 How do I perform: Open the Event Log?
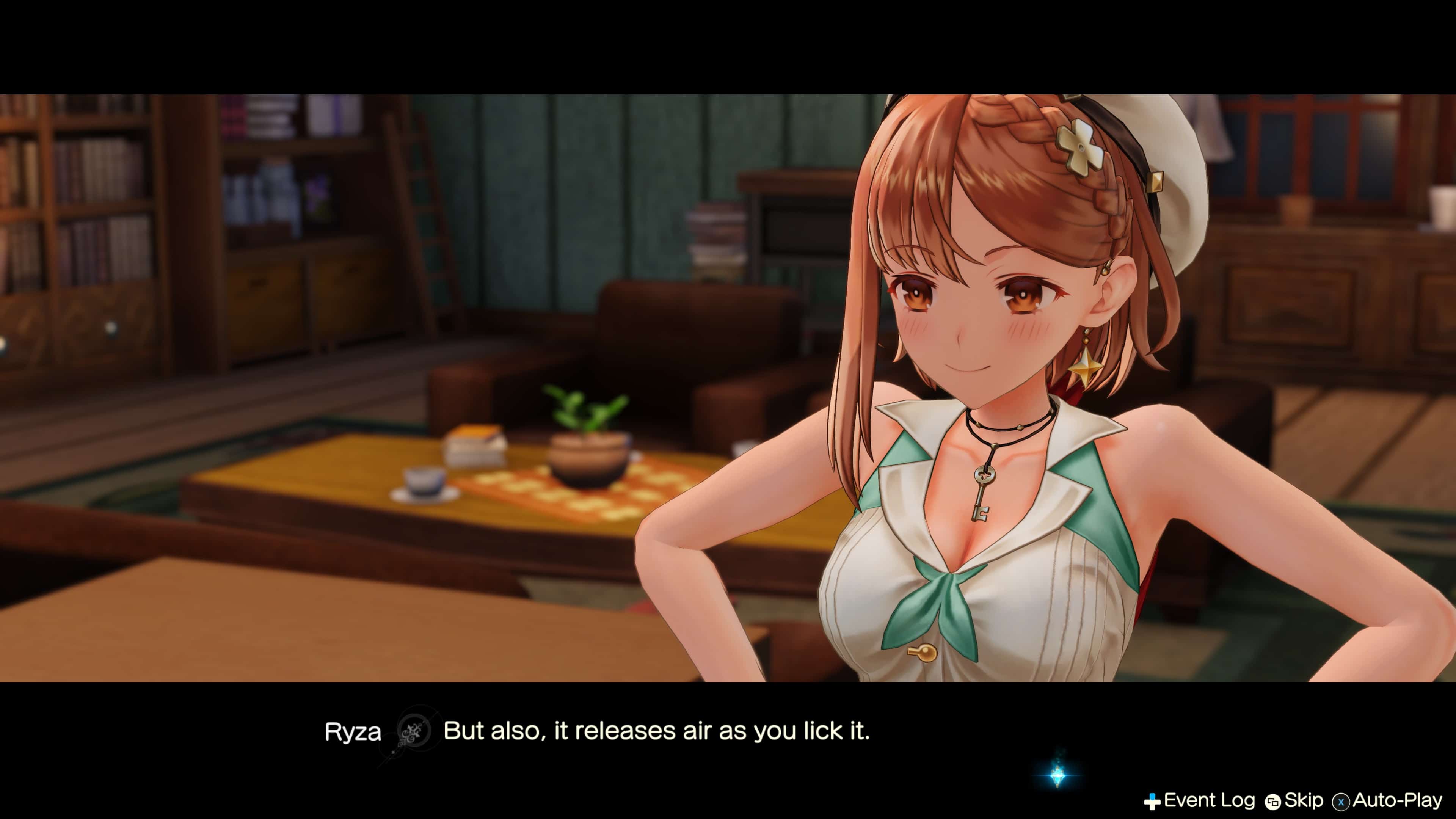[x=1199, y=800]
